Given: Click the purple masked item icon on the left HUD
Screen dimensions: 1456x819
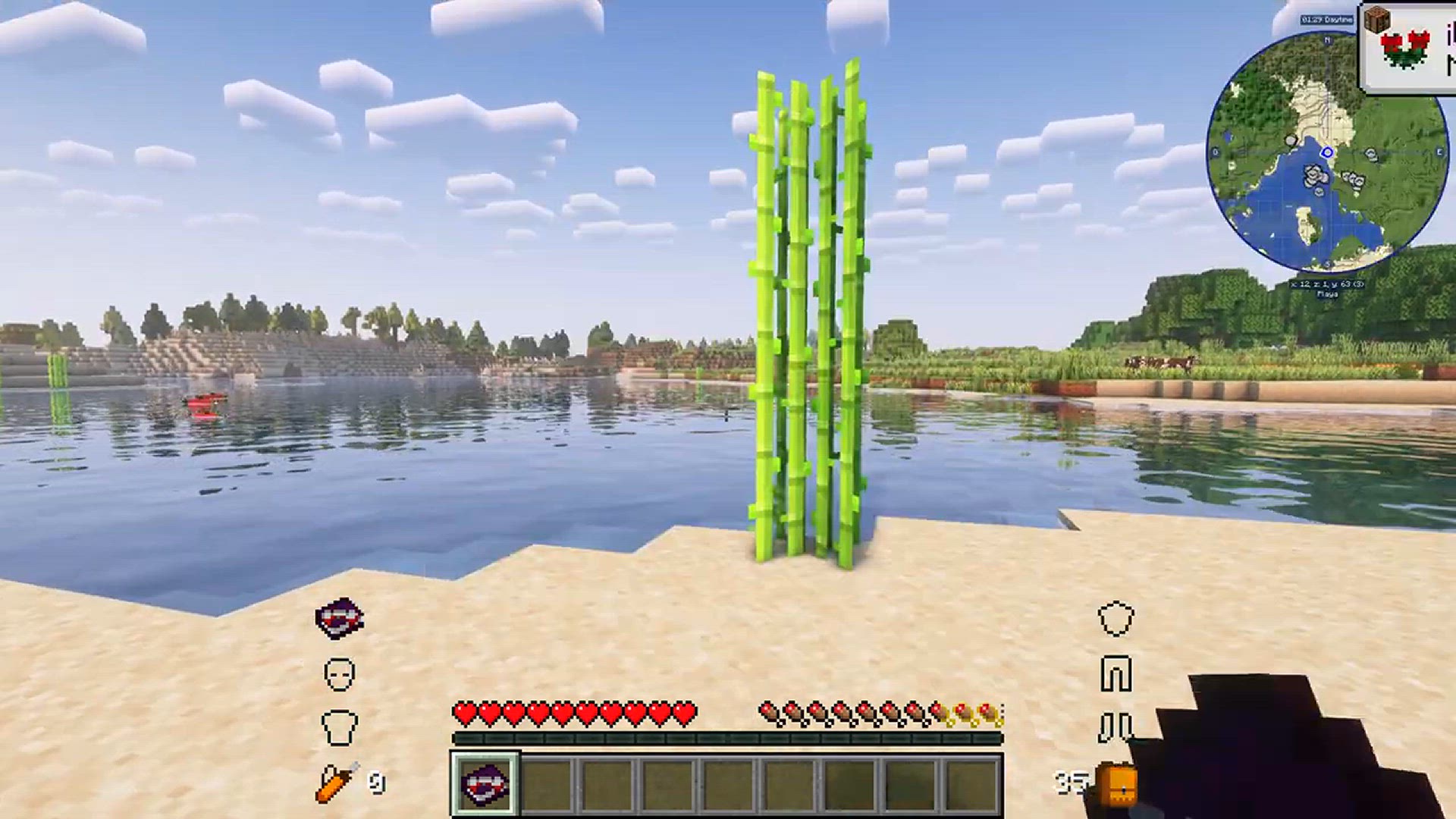Looking at the screenshot, I should (339, 617).
